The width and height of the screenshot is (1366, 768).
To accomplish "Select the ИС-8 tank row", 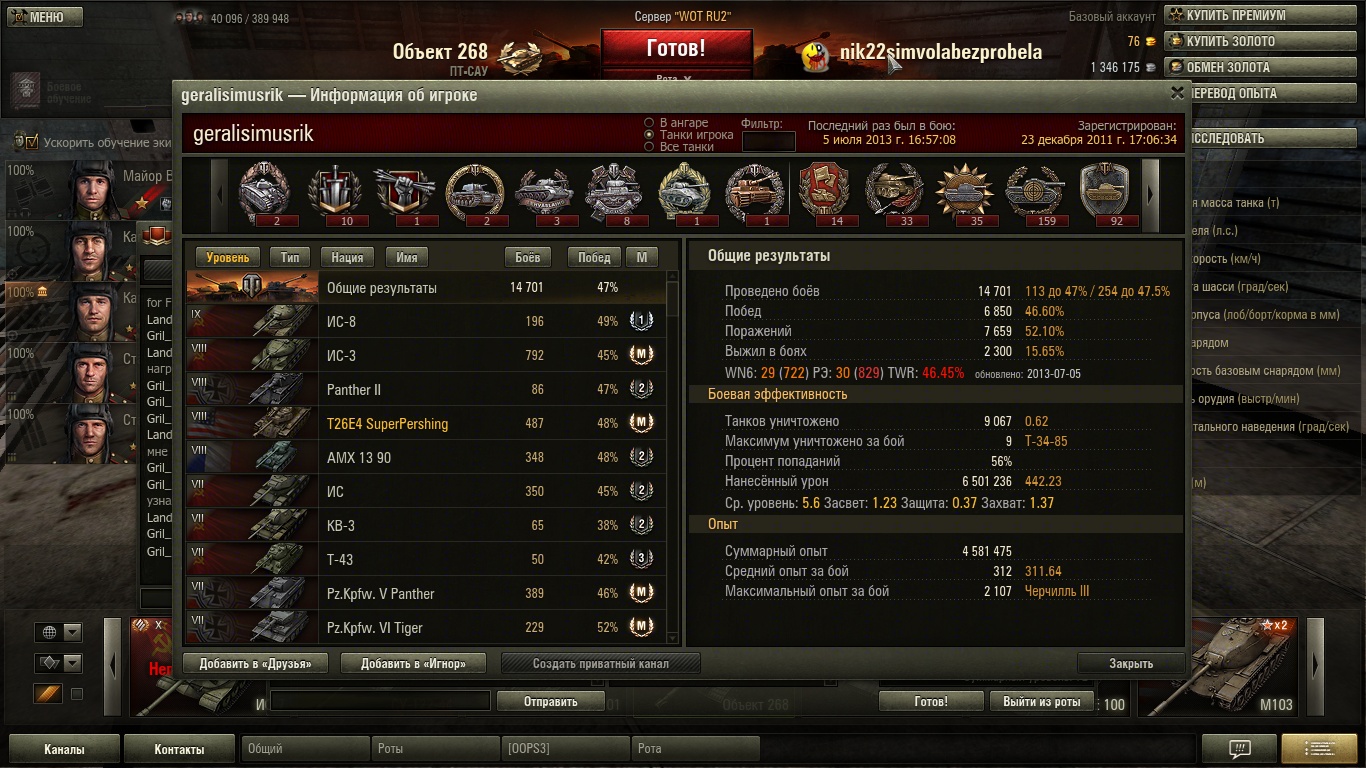I will pyautogui.click(x=425, y=322).
